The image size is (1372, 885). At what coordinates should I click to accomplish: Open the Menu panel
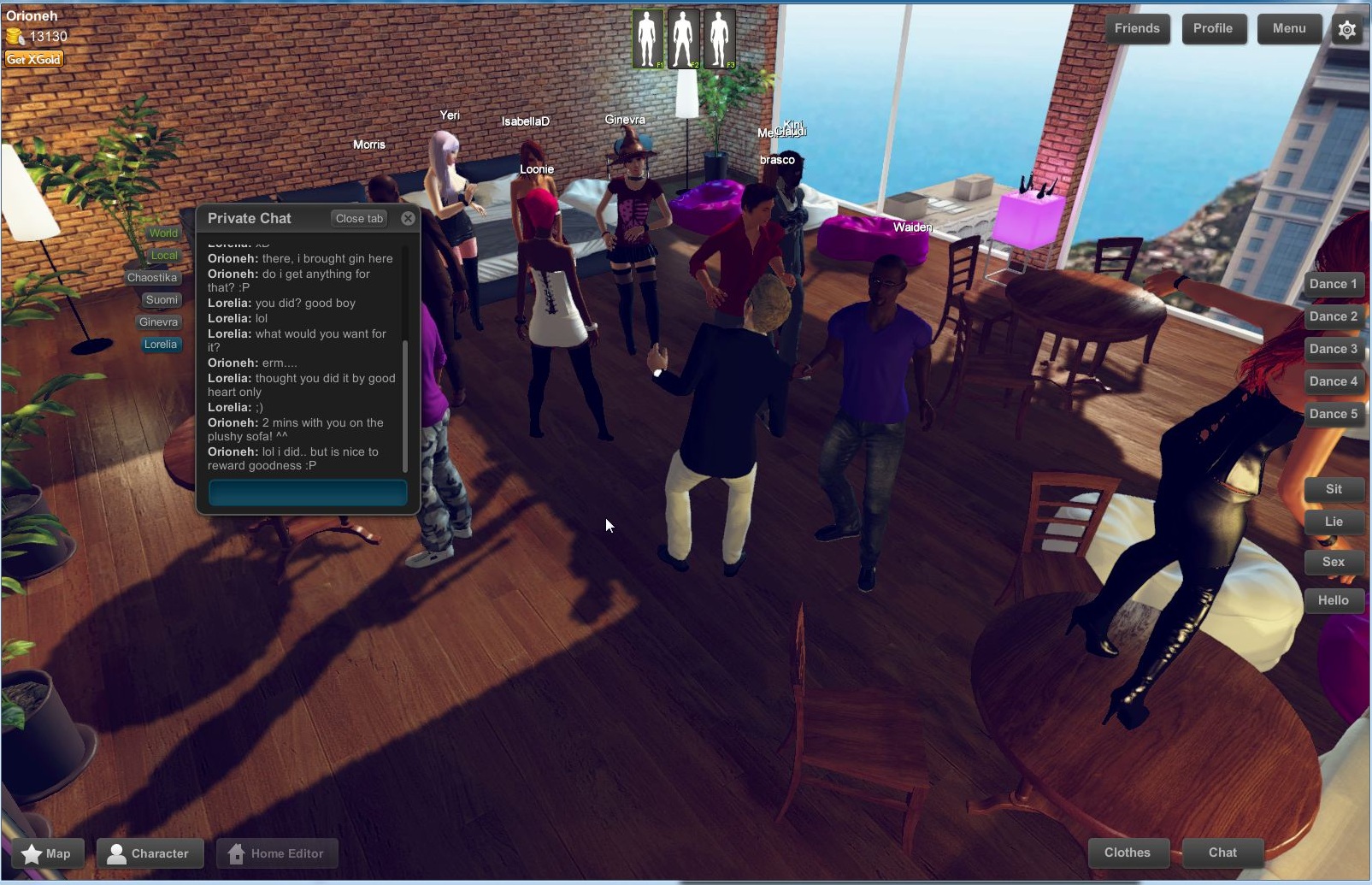tap(1289, 28)
